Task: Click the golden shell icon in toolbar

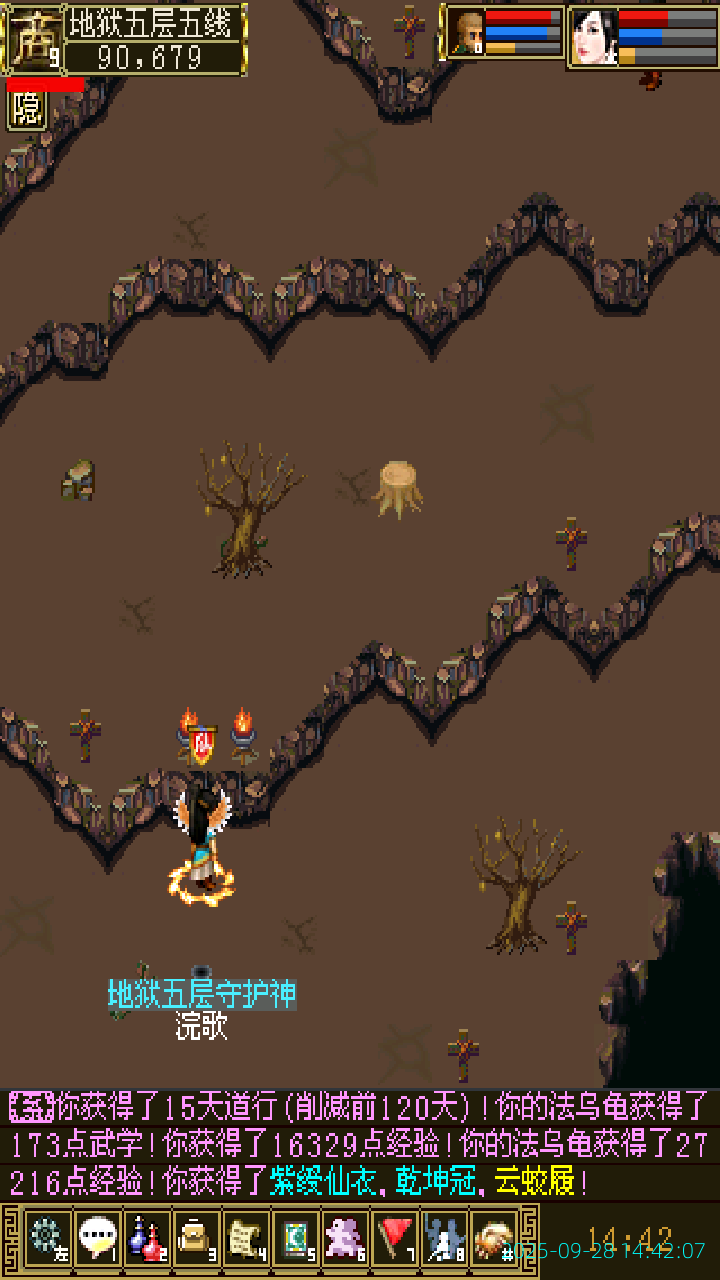Action: pos(493,1238)
